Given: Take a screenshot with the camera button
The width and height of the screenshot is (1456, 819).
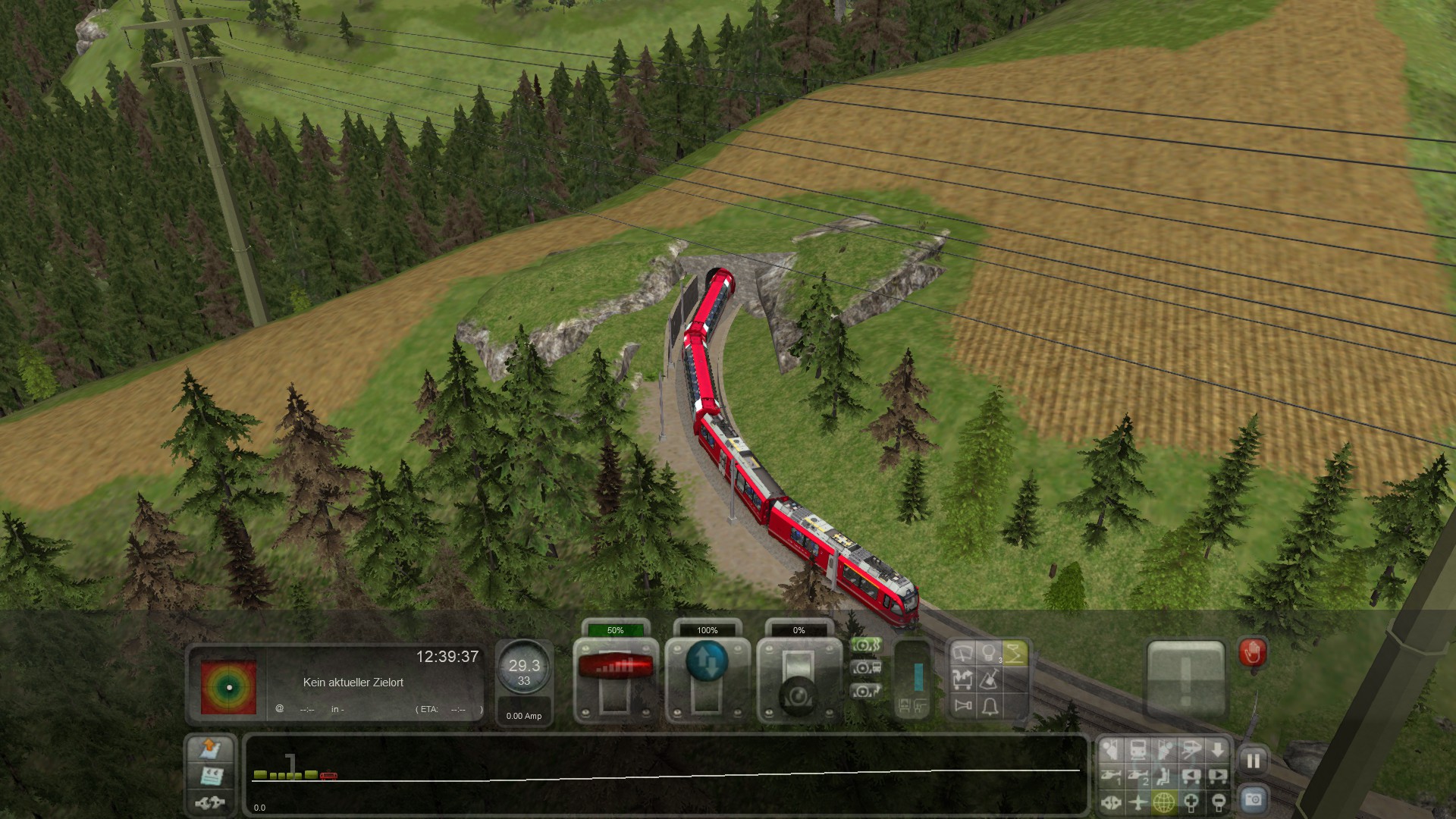Looking at the screenshot, I should 1253,799.
